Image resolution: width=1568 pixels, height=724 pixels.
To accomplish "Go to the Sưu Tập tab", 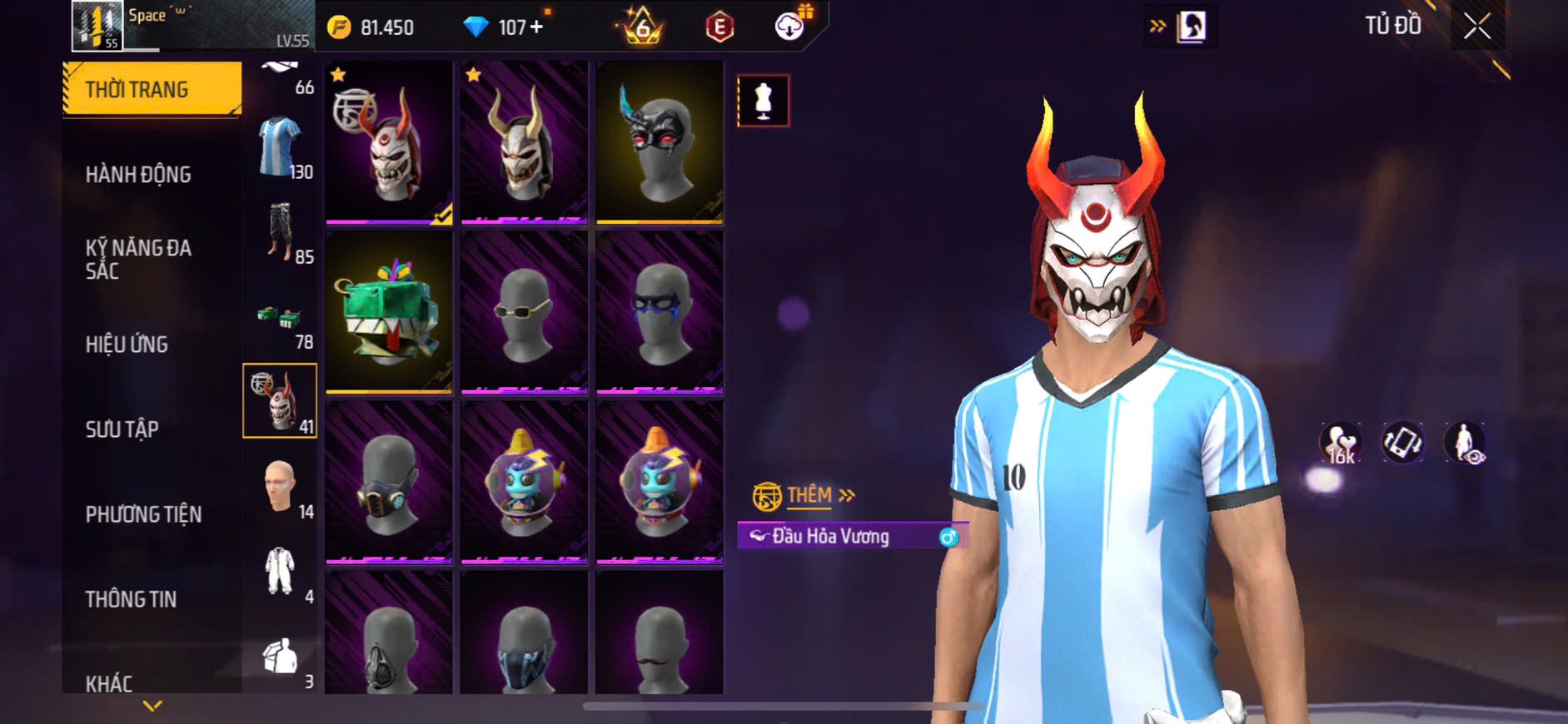I will click(x=122, y=429).
